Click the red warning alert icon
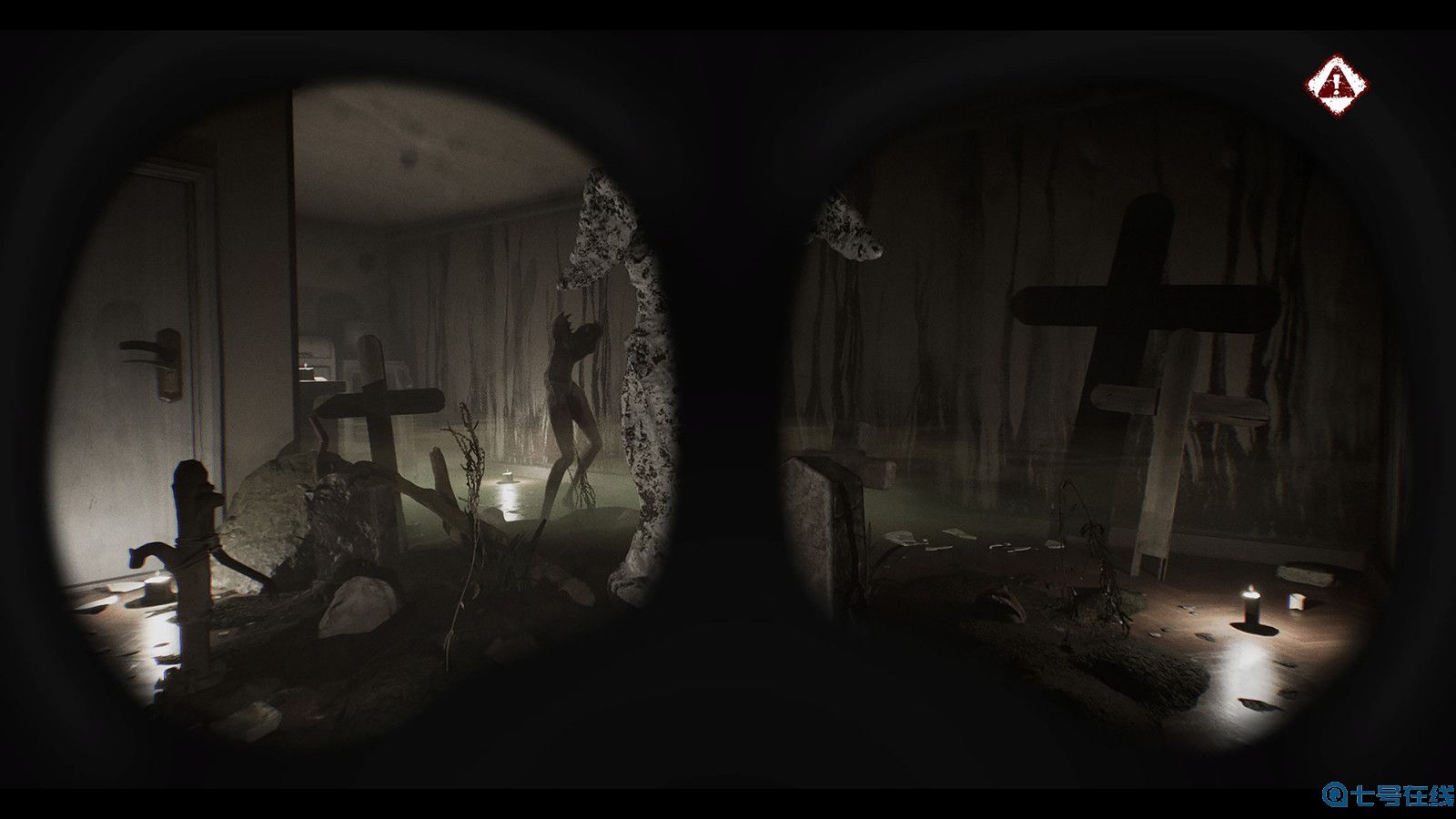1456x819 pixels. pos(1337,86)
